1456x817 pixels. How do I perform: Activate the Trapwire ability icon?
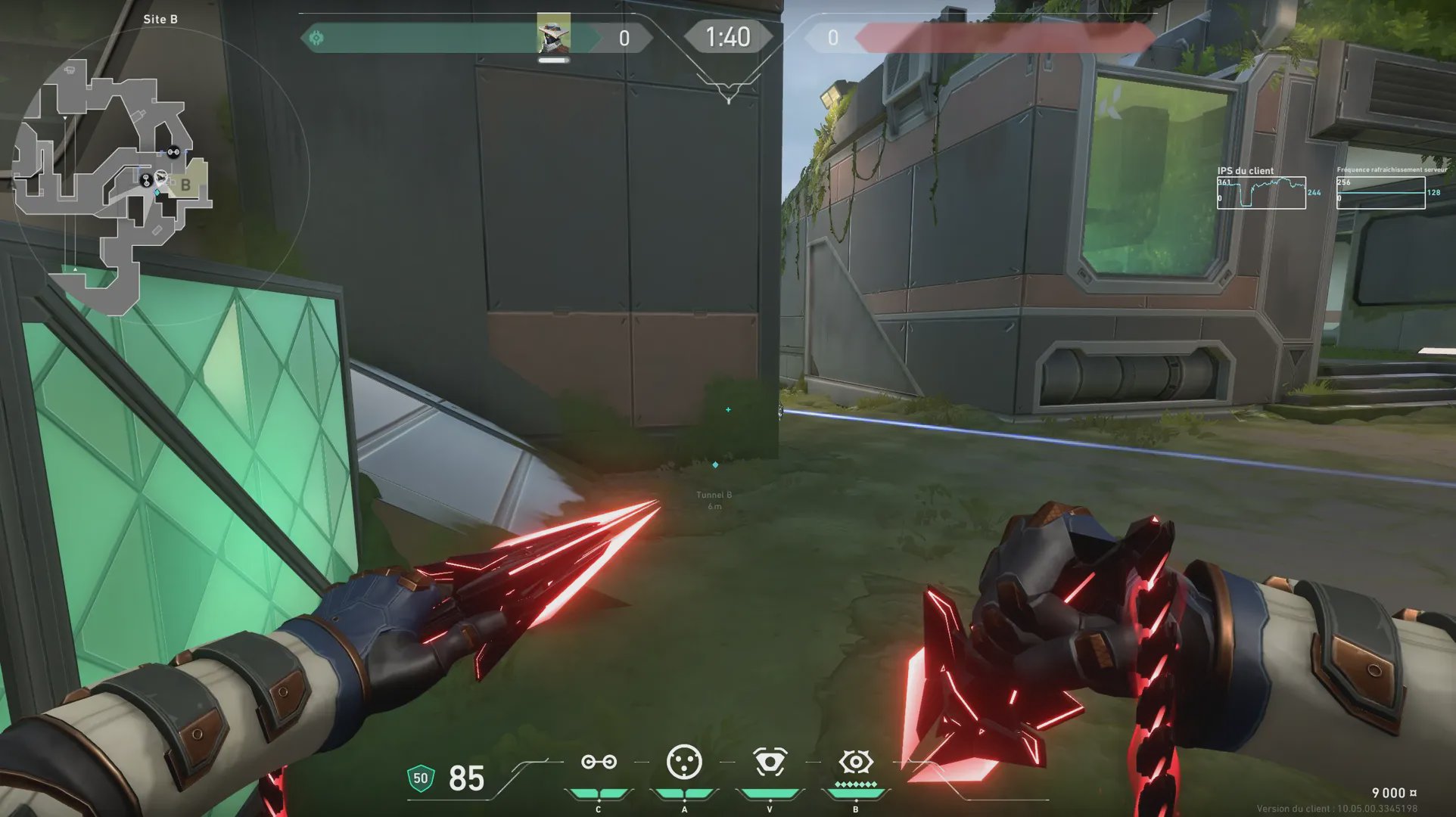tap(599, 762)
